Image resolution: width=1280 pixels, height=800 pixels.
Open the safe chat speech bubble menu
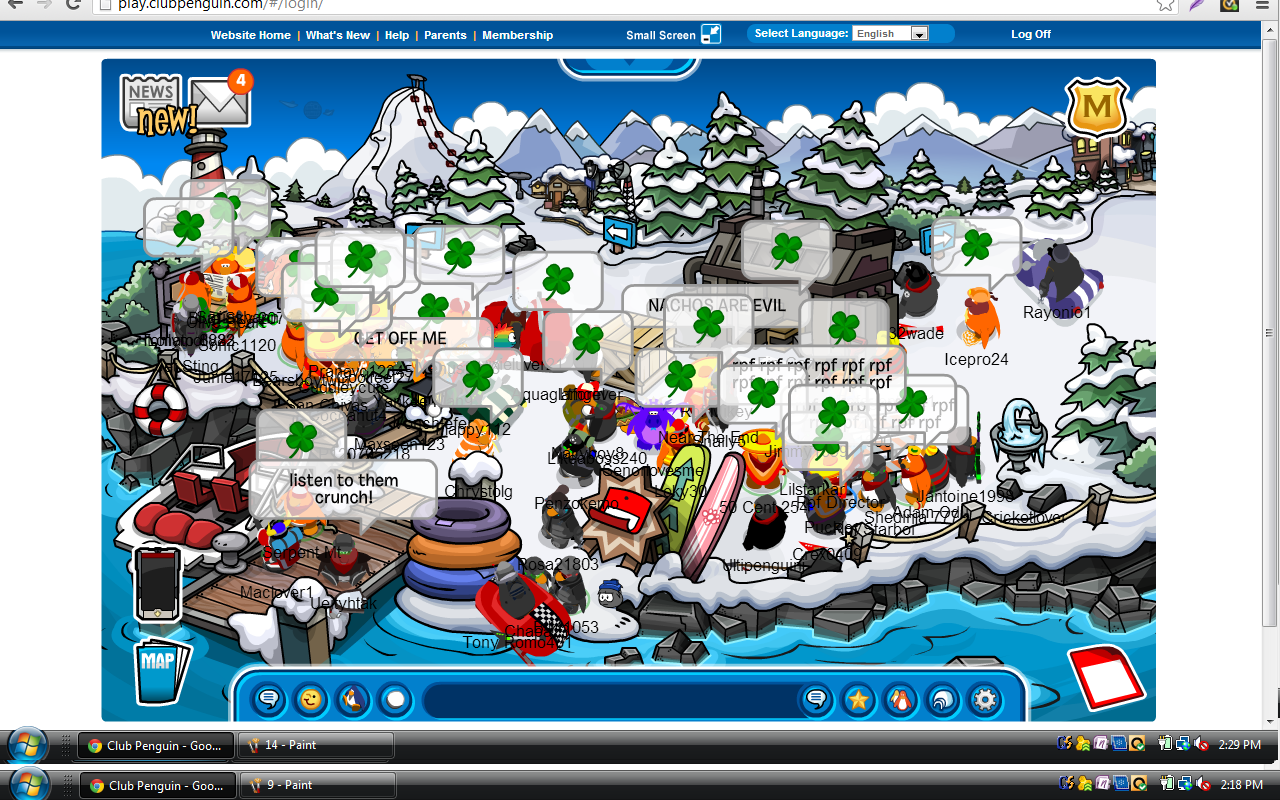coord(269,700)
